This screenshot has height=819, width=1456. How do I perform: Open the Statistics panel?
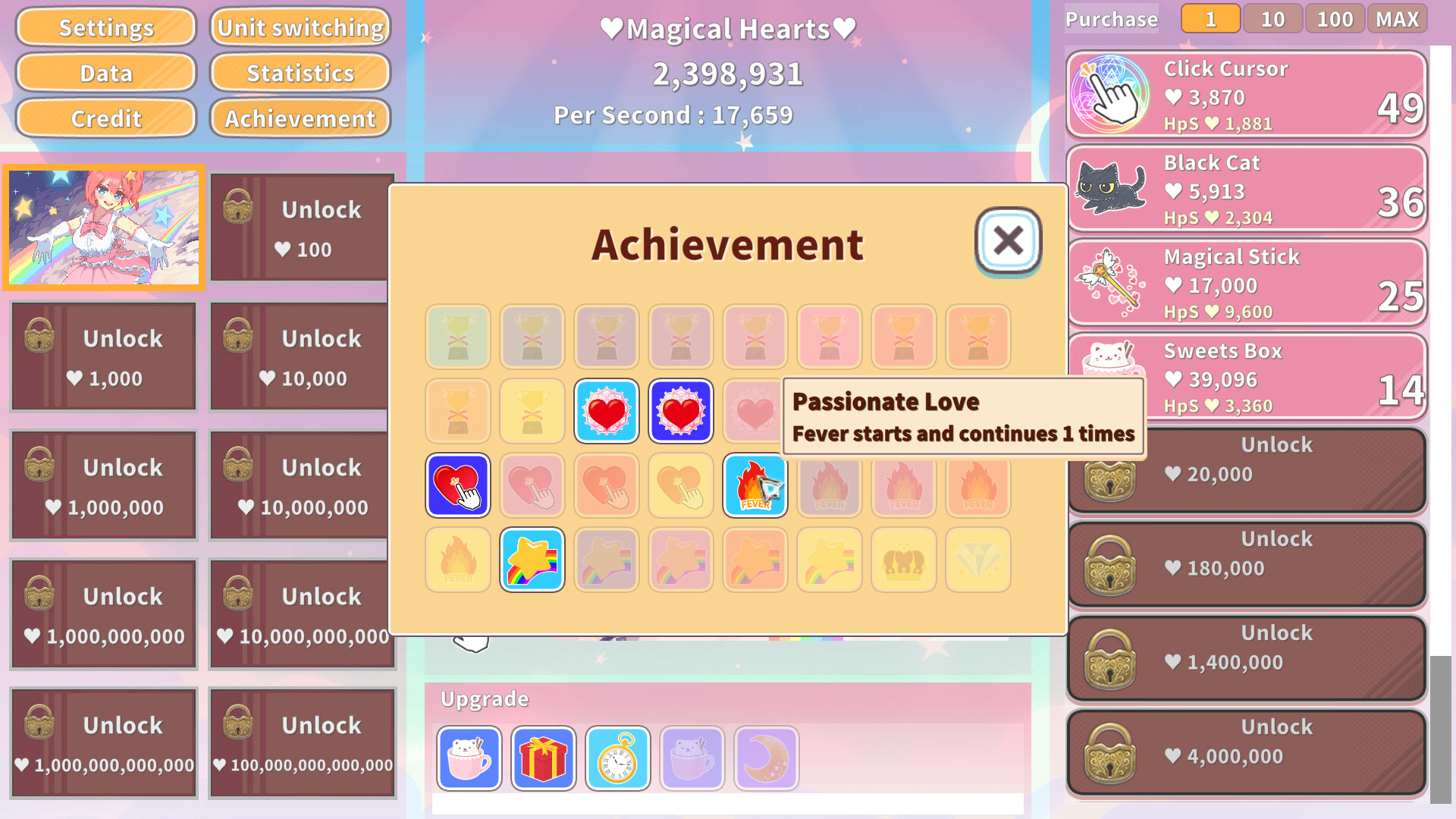point(300,73)
